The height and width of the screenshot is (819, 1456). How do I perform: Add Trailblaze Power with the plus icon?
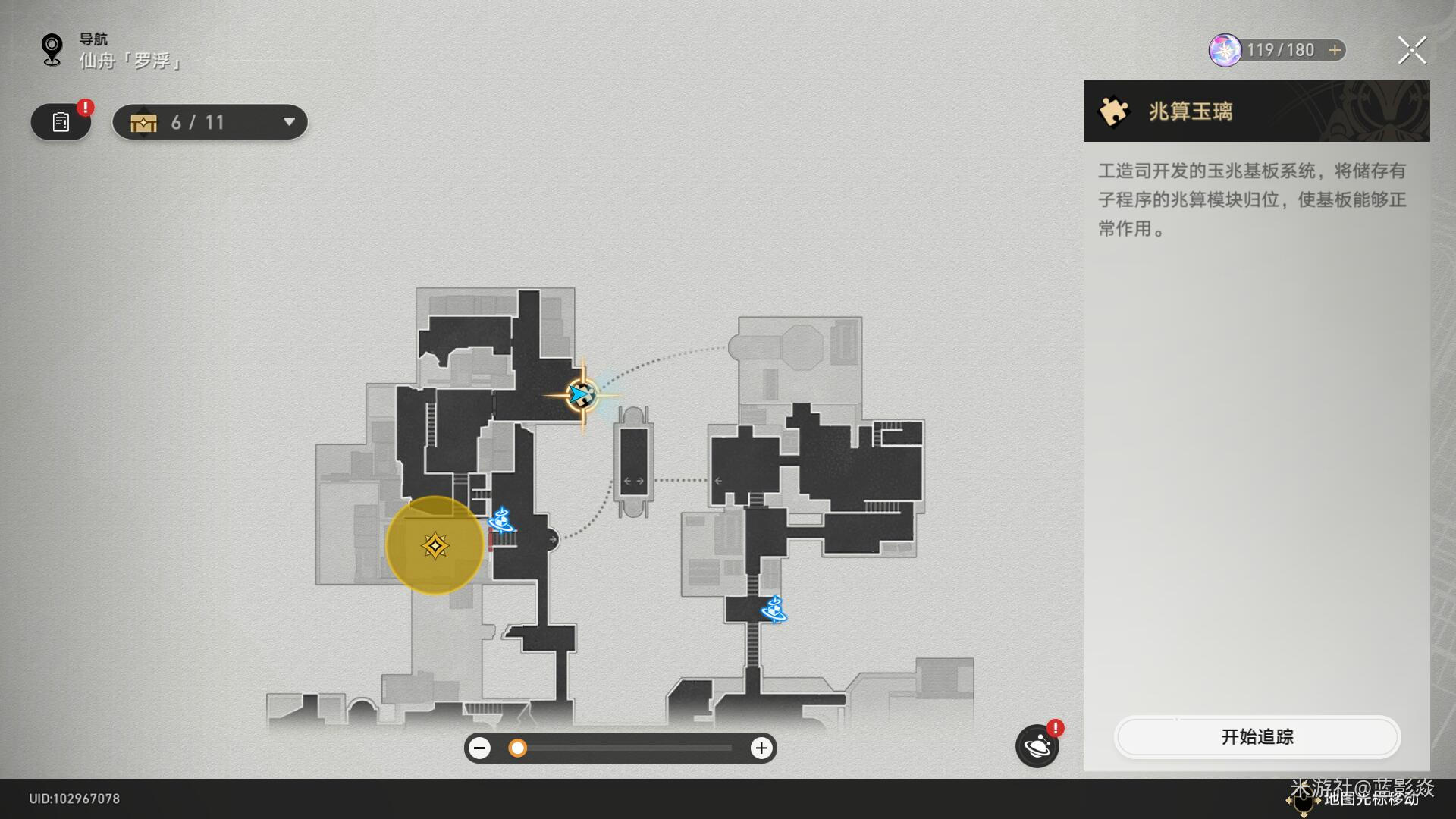tap(1335, 50)
